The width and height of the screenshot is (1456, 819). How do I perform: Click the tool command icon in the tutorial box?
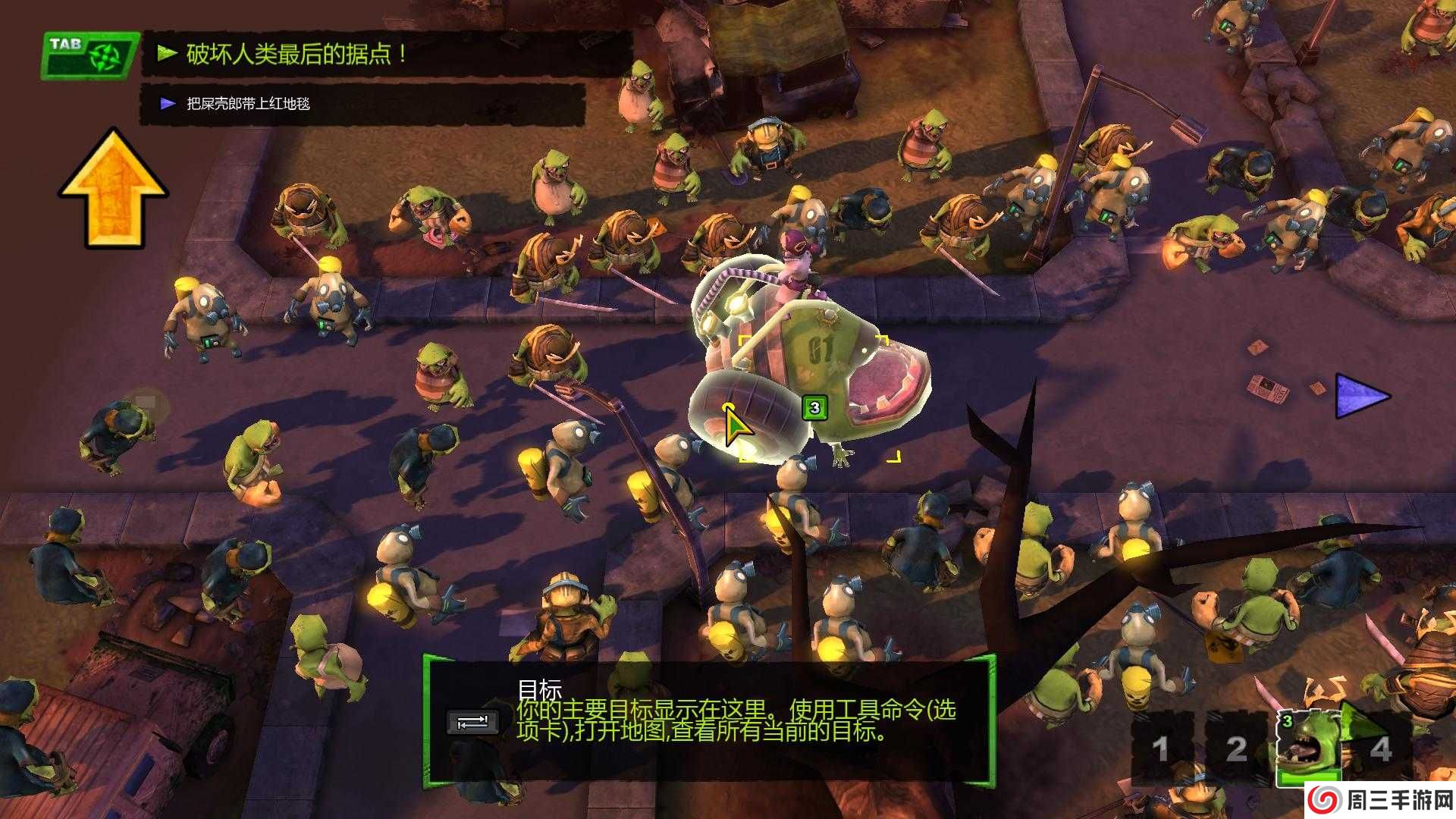click(x=472, y=722)
